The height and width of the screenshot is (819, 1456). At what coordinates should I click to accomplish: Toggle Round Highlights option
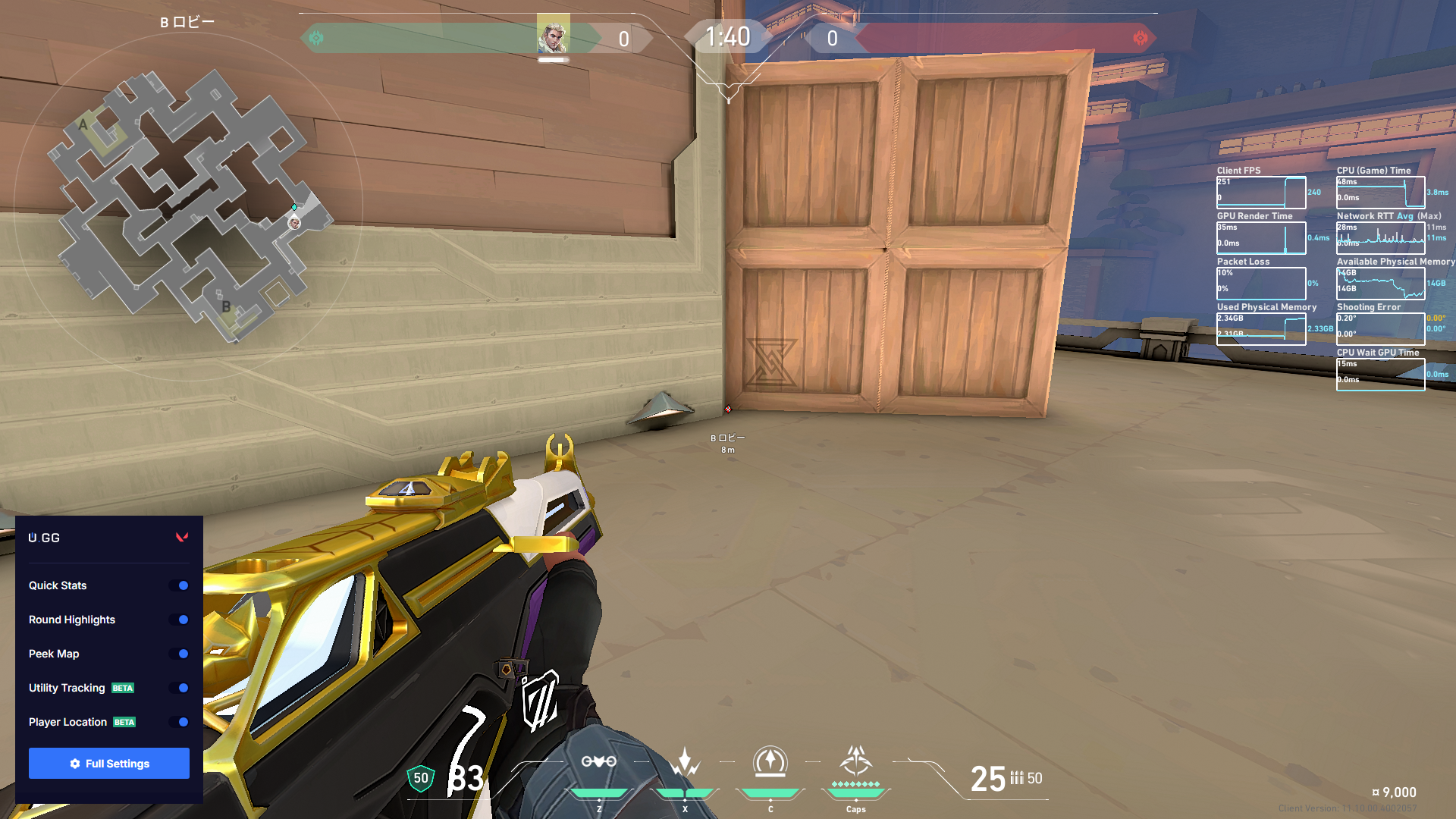(180, 620)
